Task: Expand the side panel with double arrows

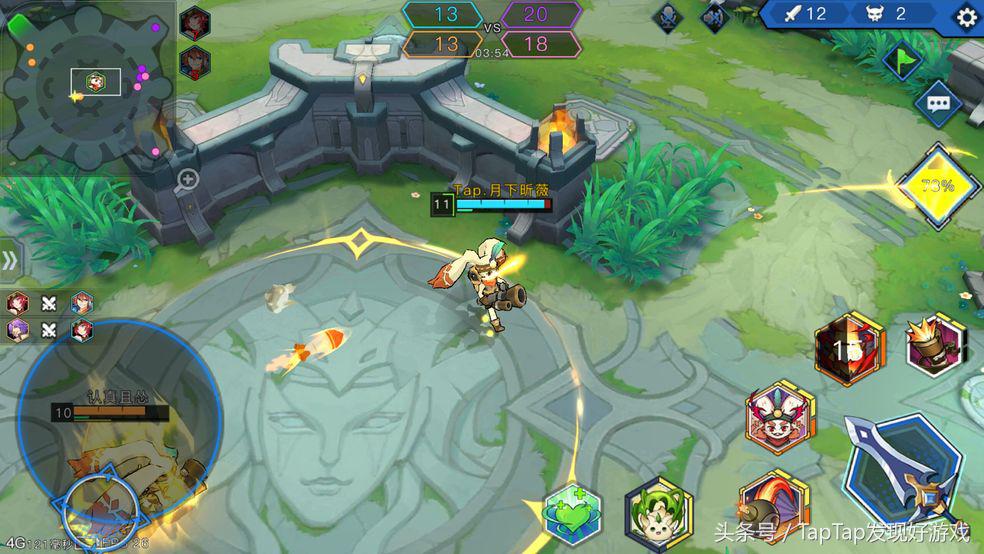Action: pos(9,261)
